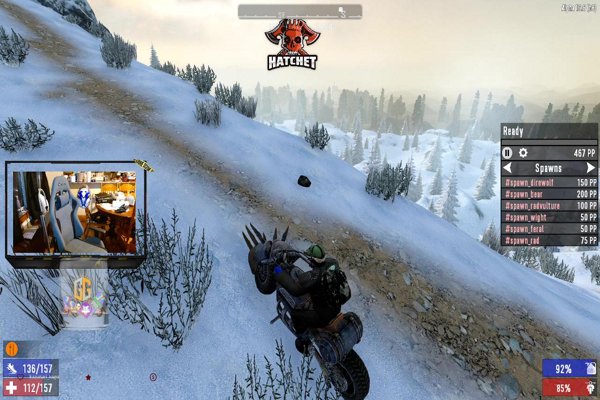Image resolution: width=600 pixels, height=400 pixels.
Task: Select the #spawn_radvulture command
Action: tap(549, 206)
